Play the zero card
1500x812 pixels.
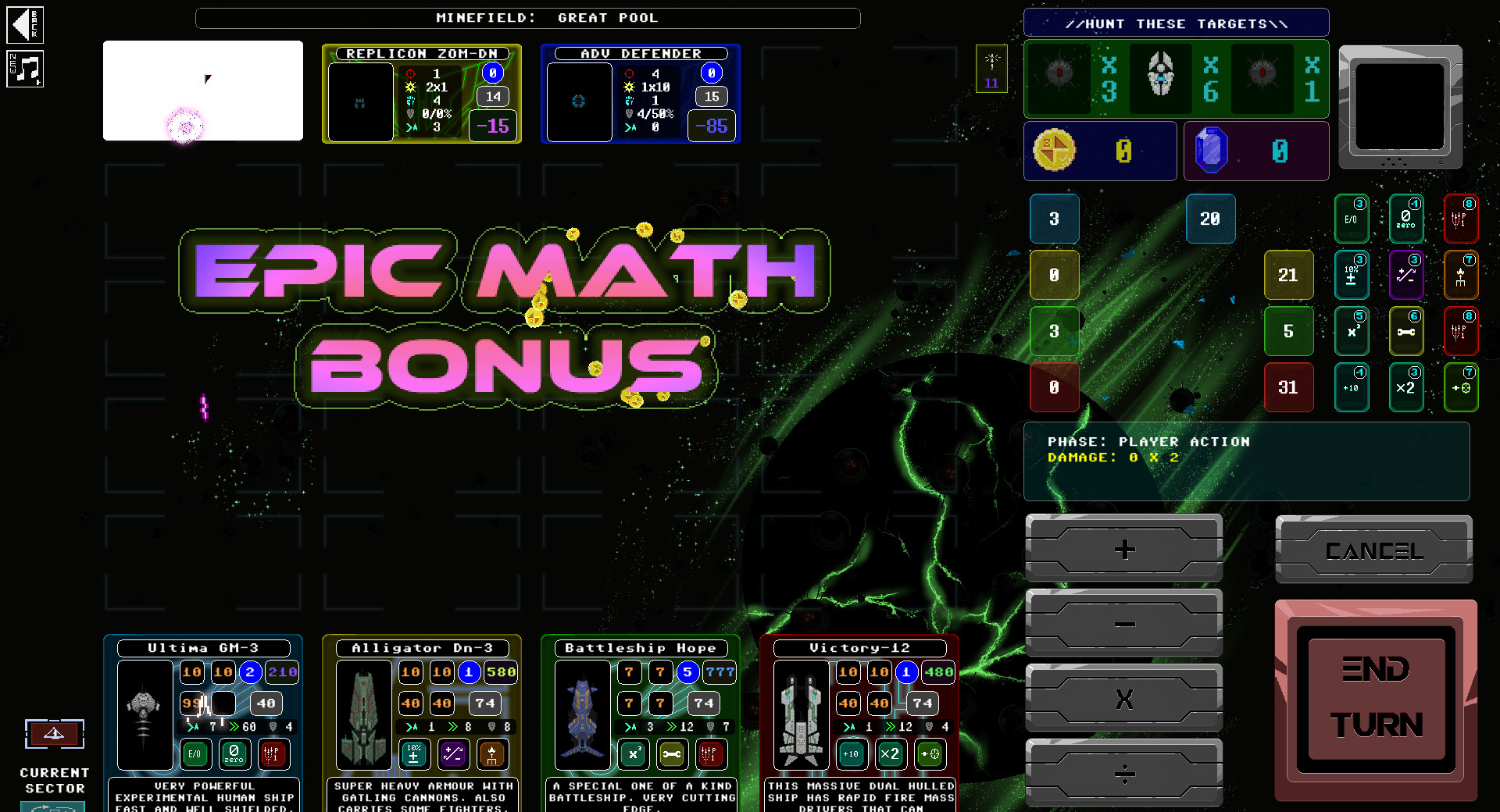pos(1406,219)
